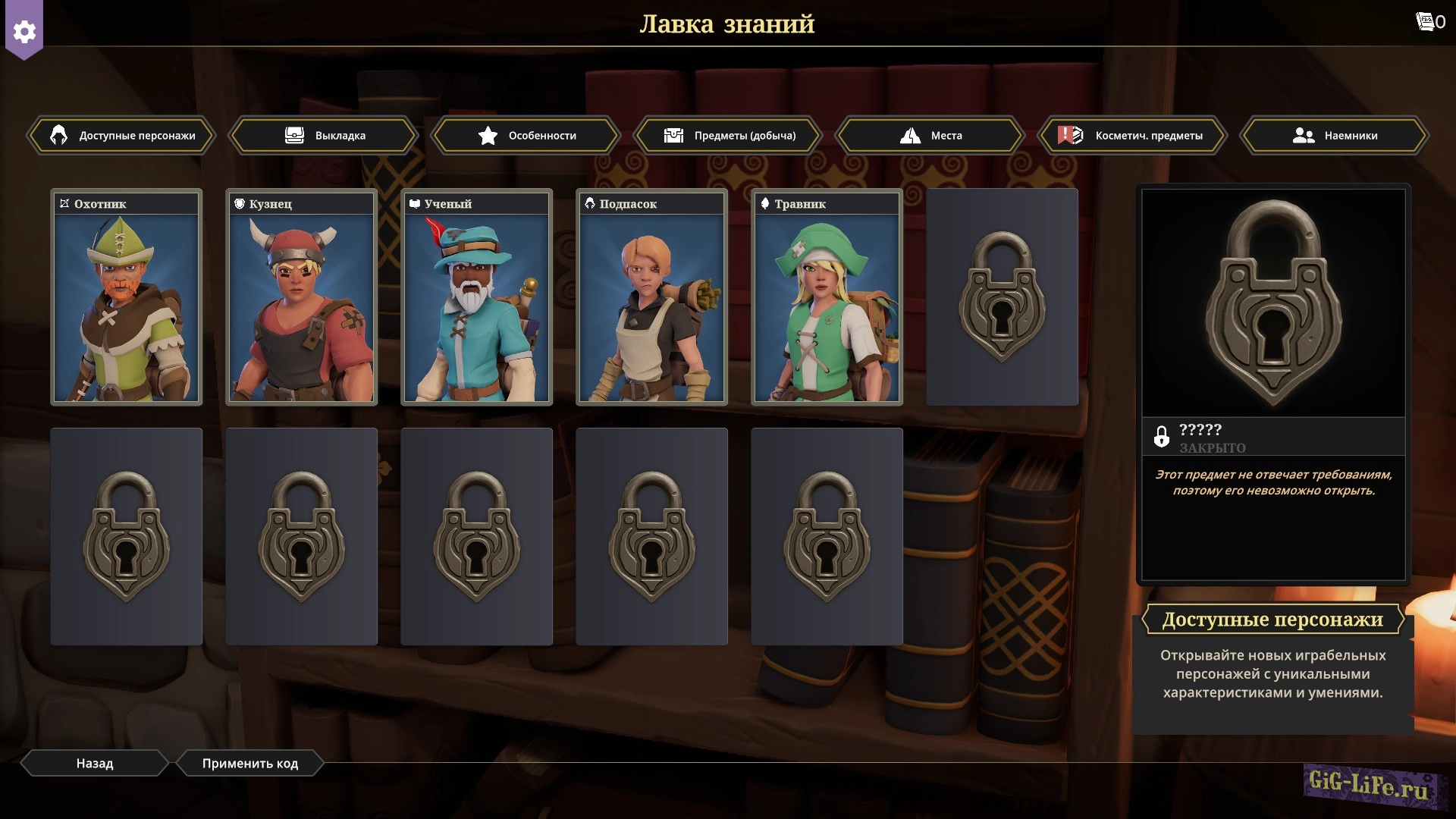Open the Применить код button

[250, 763]
